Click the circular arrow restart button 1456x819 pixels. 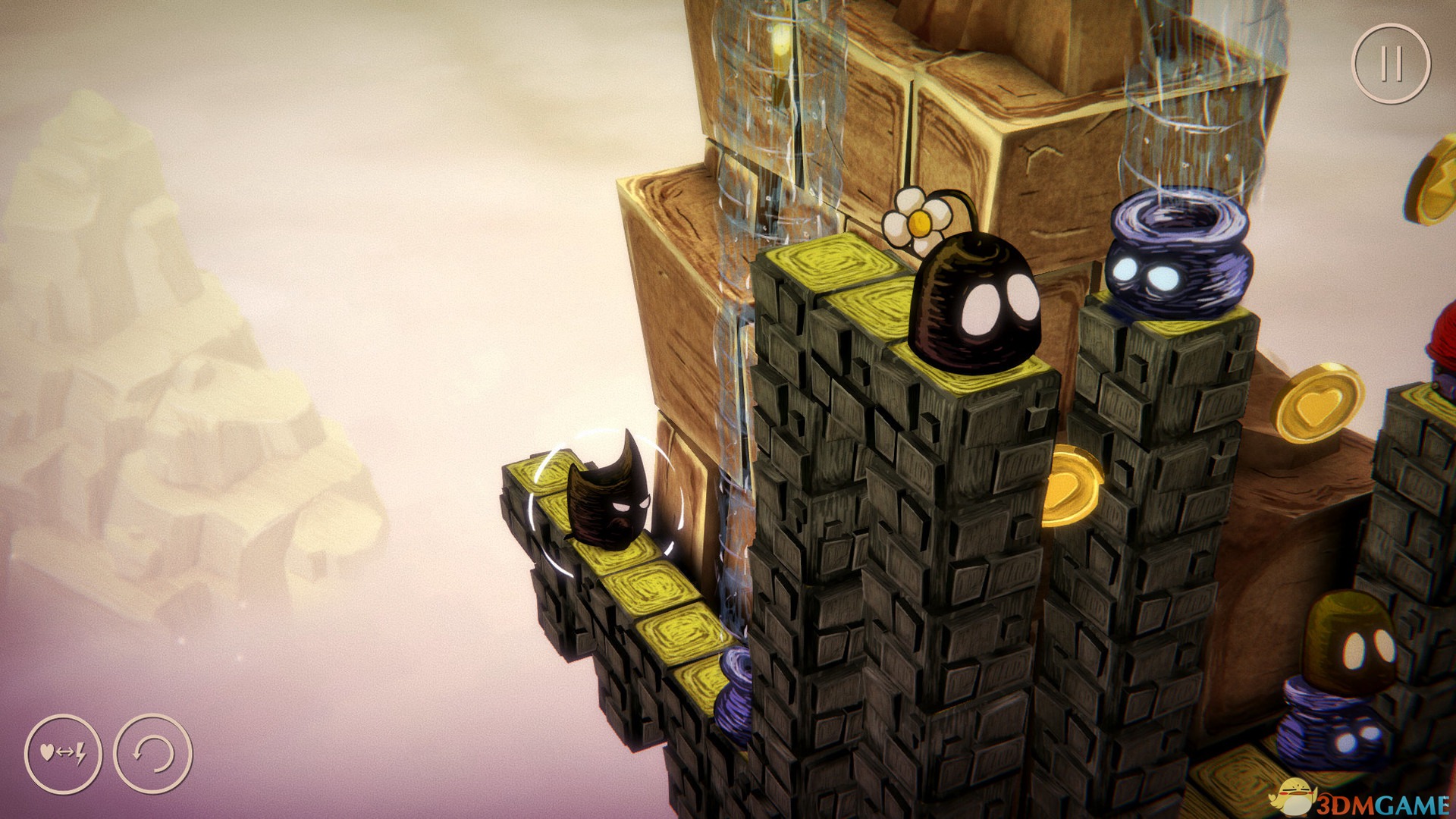152,753
